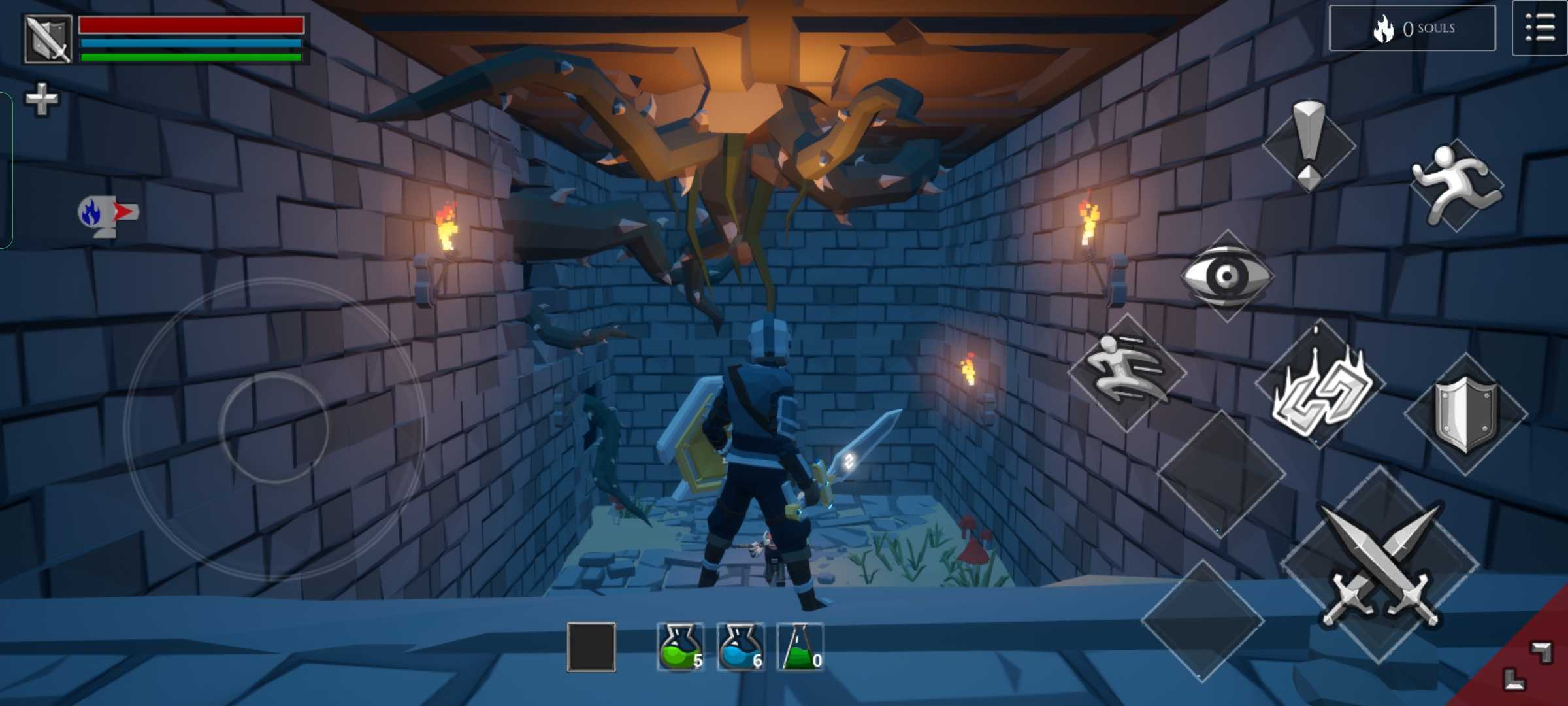Image resolution: width=1568 pixels, height=706 pixels.
Task: Trigger the dash roll ability
Action: (x=1126, y=372)
